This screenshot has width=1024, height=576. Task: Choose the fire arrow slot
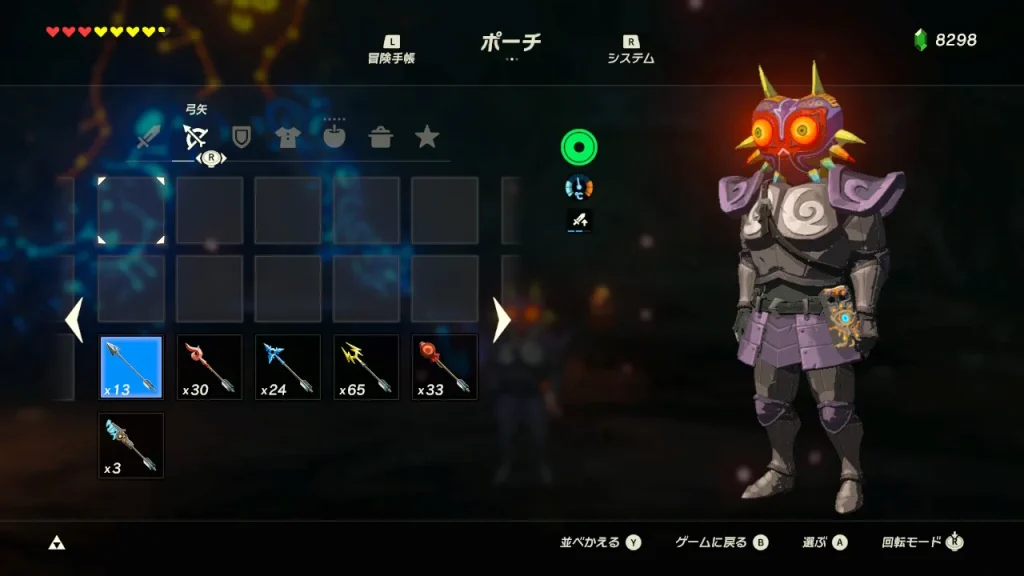(209, 367)
